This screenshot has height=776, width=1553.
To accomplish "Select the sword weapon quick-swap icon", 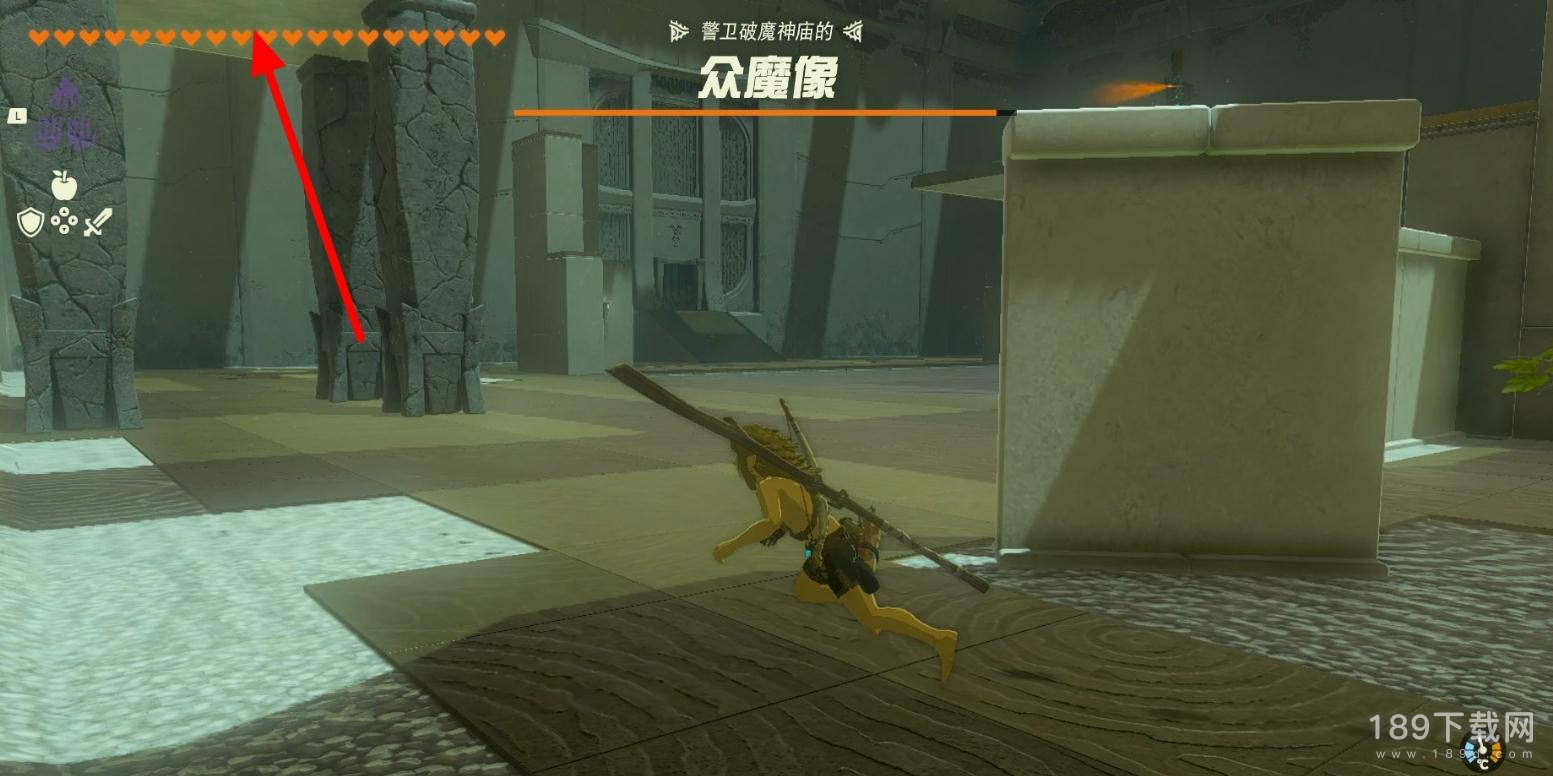I will (x=98, y=222).
